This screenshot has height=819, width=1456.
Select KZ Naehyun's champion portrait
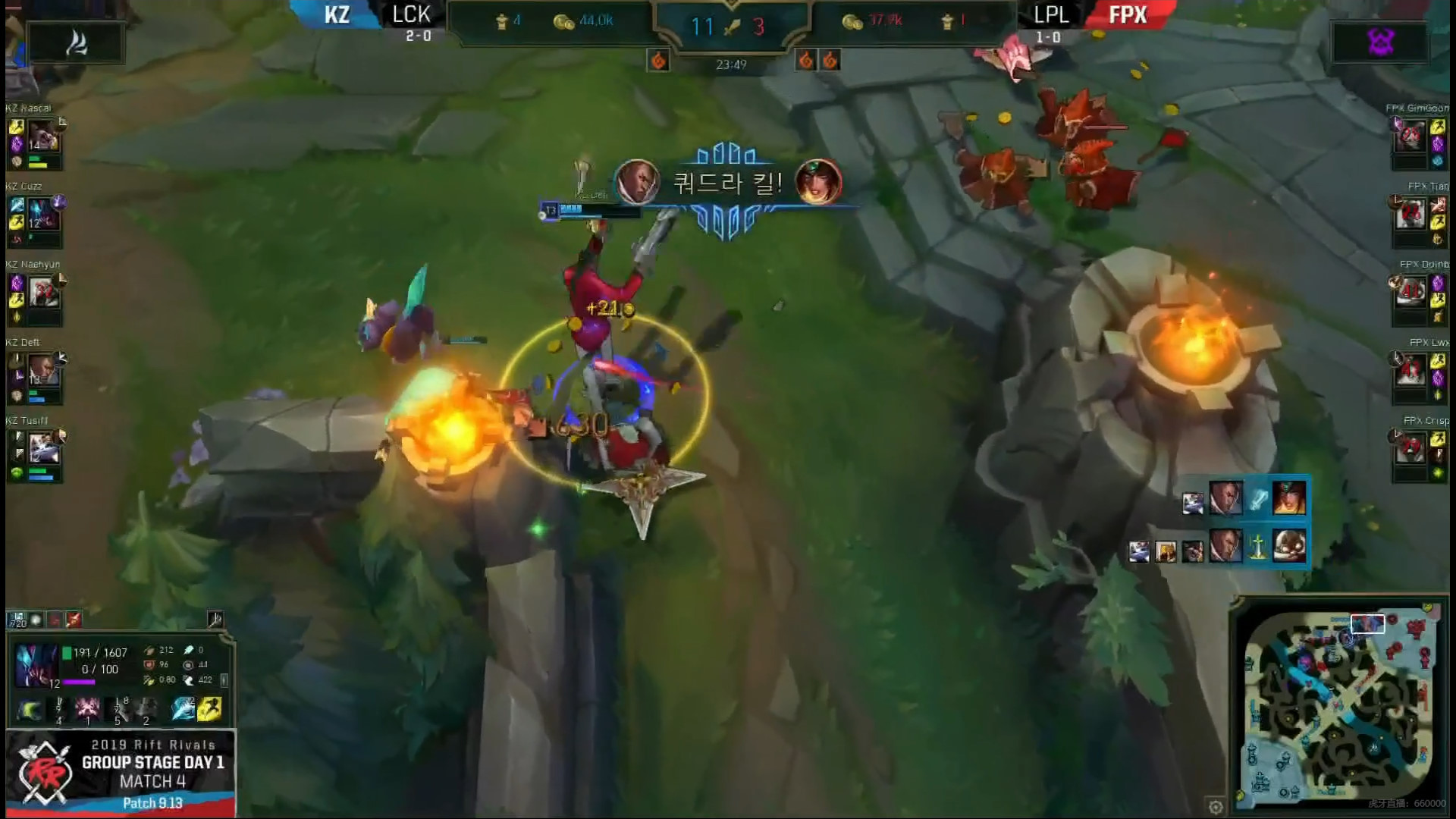pyautogui.click(x=42, y=292)
